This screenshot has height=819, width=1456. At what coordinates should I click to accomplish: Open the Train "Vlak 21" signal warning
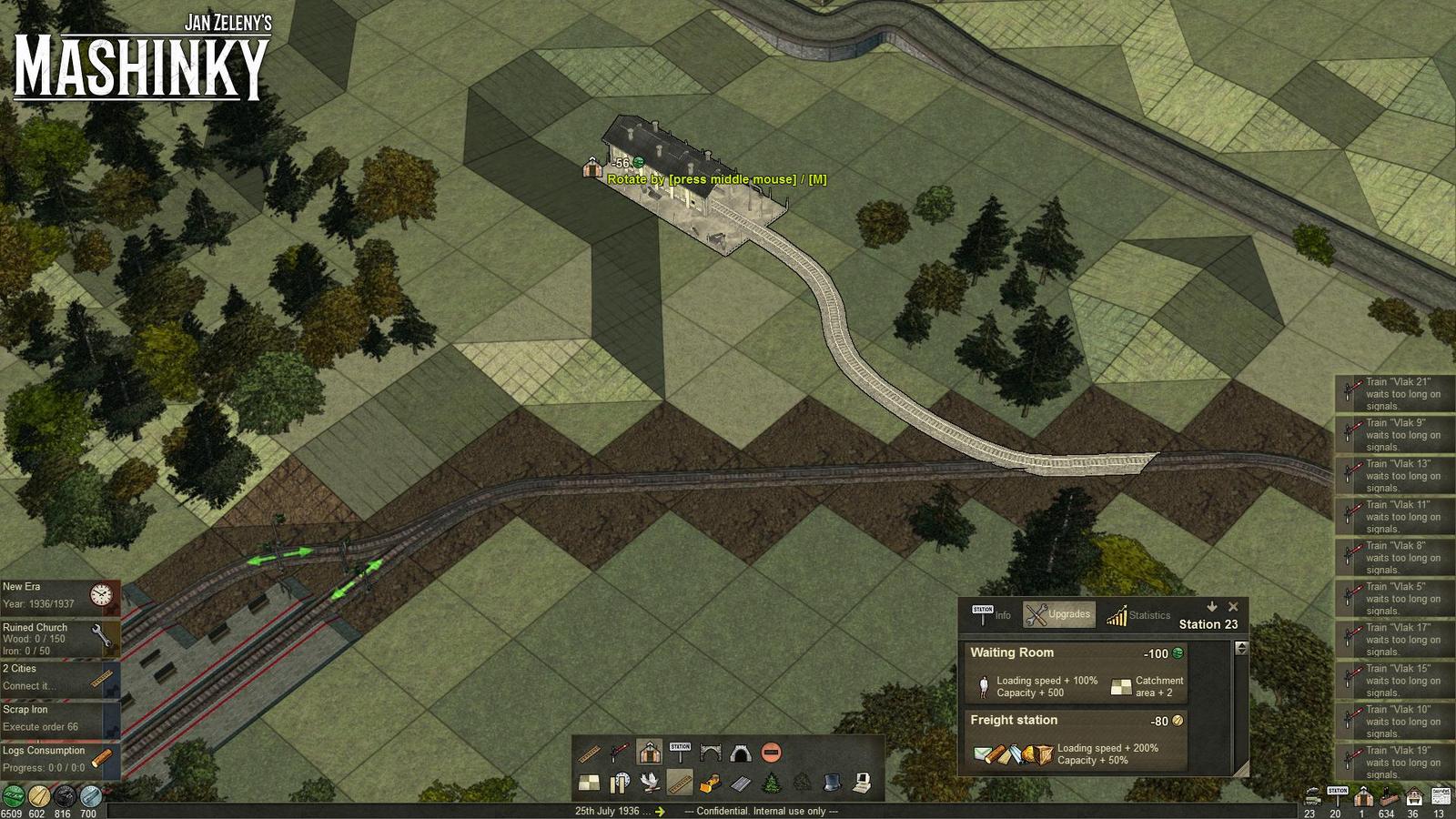pos(1394,394)
